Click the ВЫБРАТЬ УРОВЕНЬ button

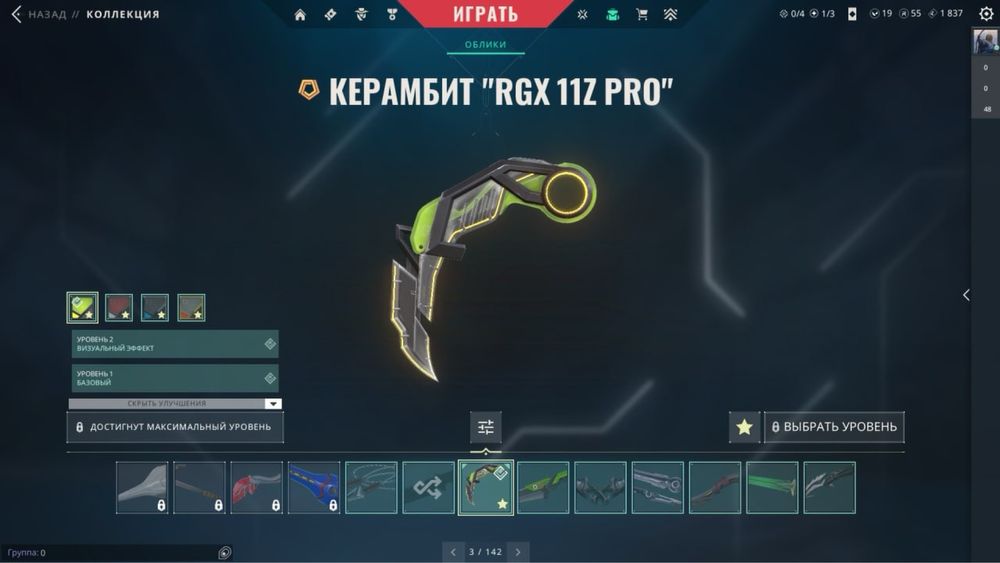(x=834, y=427)
